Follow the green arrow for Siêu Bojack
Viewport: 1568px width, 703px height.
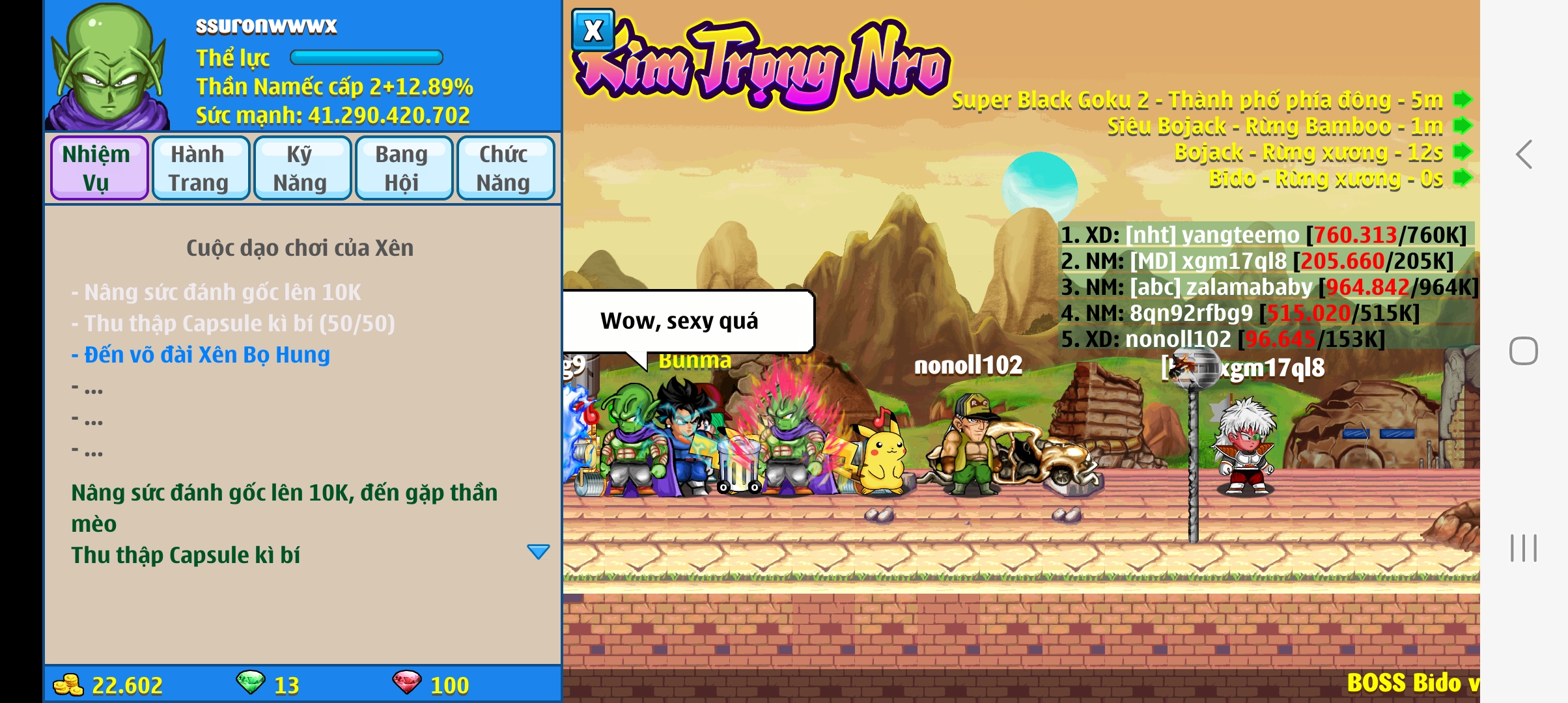(x=1463, y=126)
